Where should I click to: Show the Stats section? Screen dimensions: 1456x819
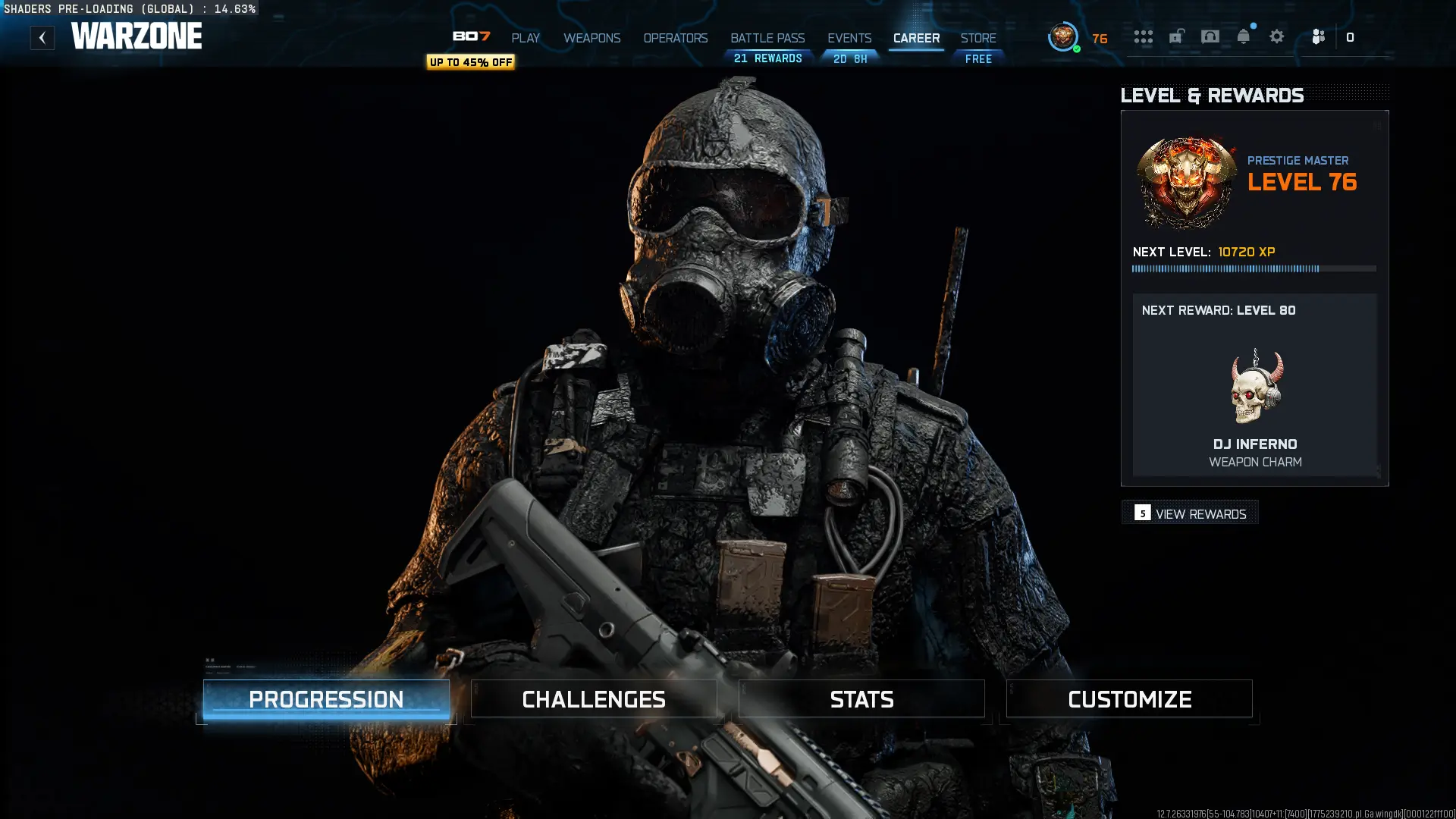click(861, 699)
